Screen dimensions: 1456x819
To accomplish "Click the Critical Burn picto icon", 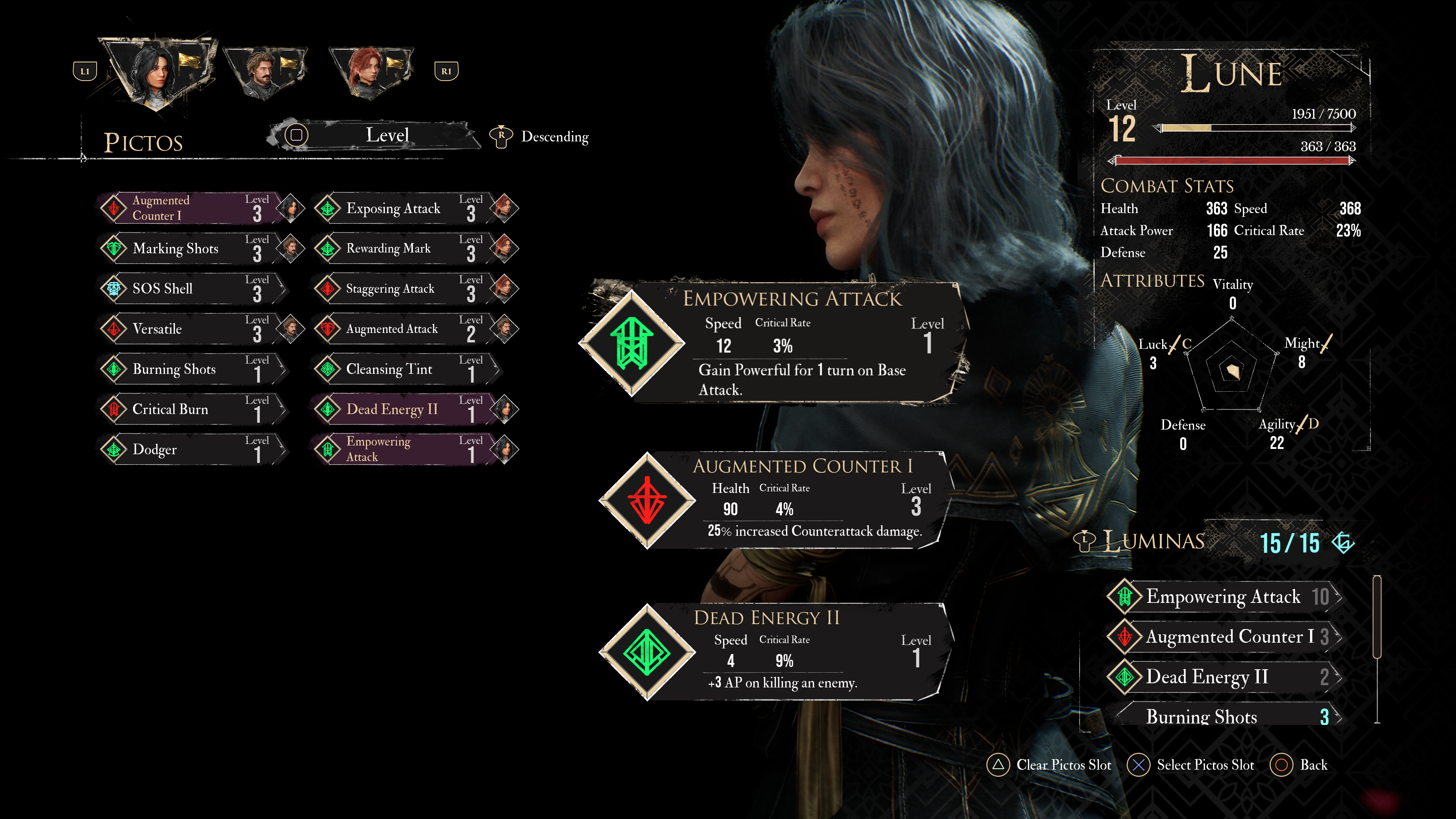I will click(x=114, y=409).
